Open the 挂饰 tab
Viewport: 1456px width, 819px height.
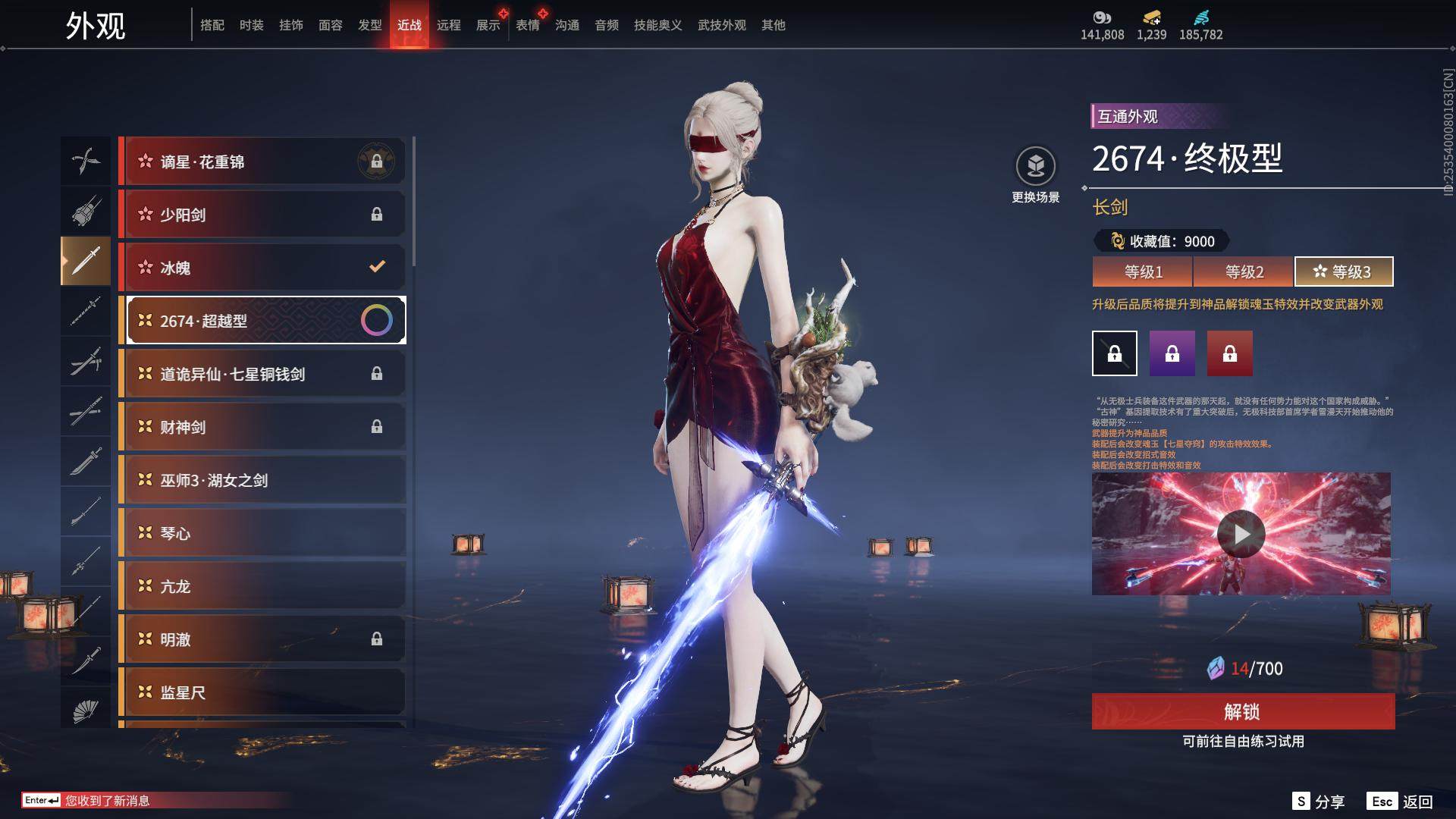(290, 25)
